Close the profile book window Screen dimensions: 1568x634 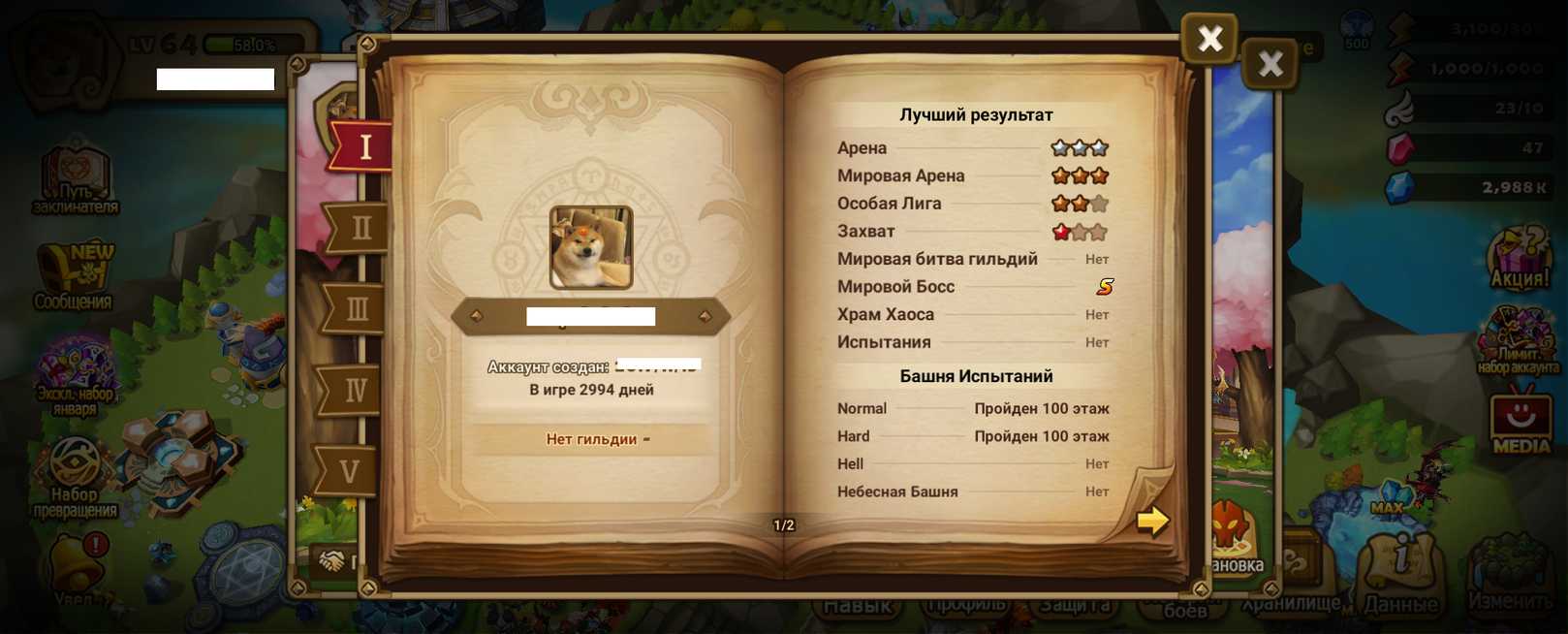coord(1208,39)
